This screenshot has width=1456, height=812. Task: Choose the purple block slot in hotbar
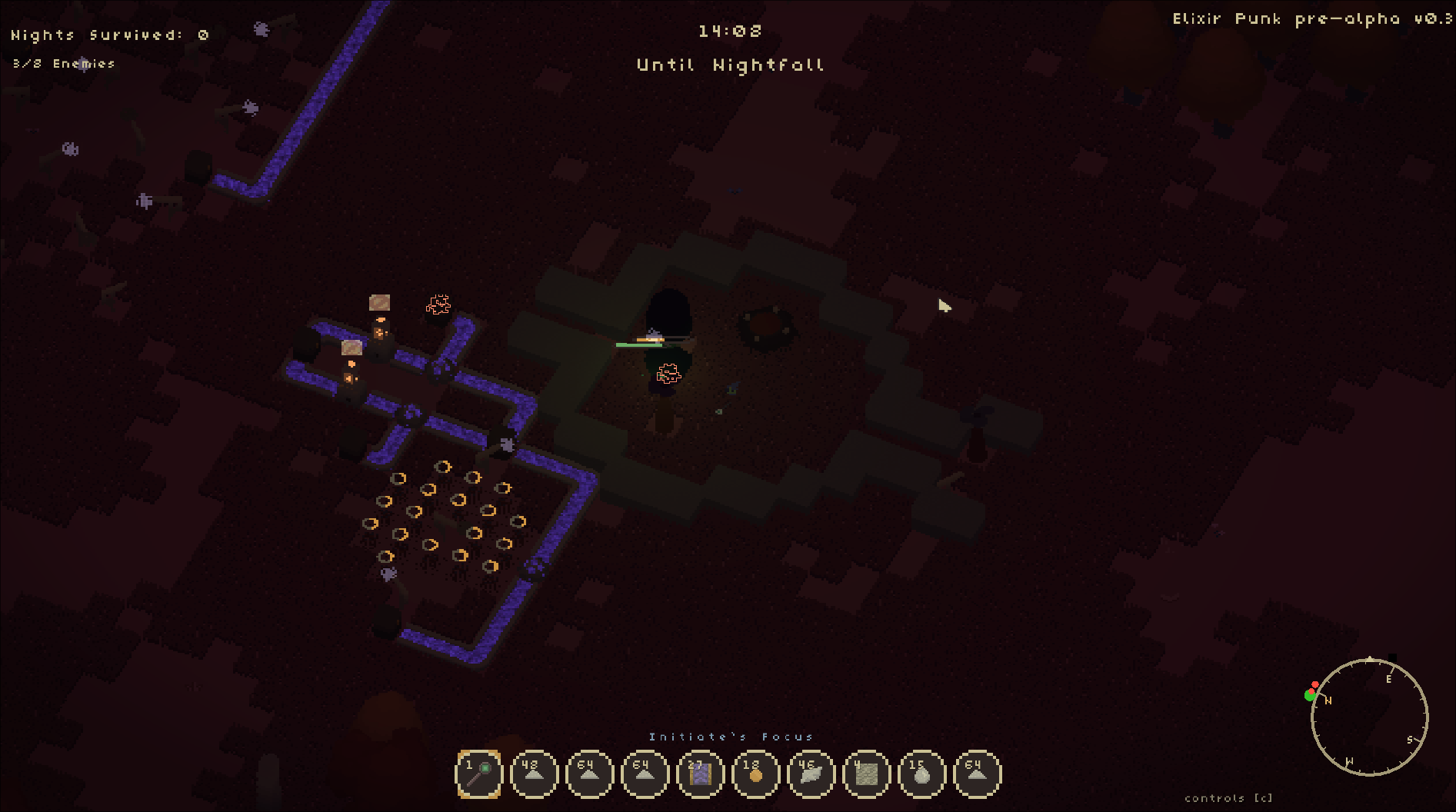tap(700, 774)
